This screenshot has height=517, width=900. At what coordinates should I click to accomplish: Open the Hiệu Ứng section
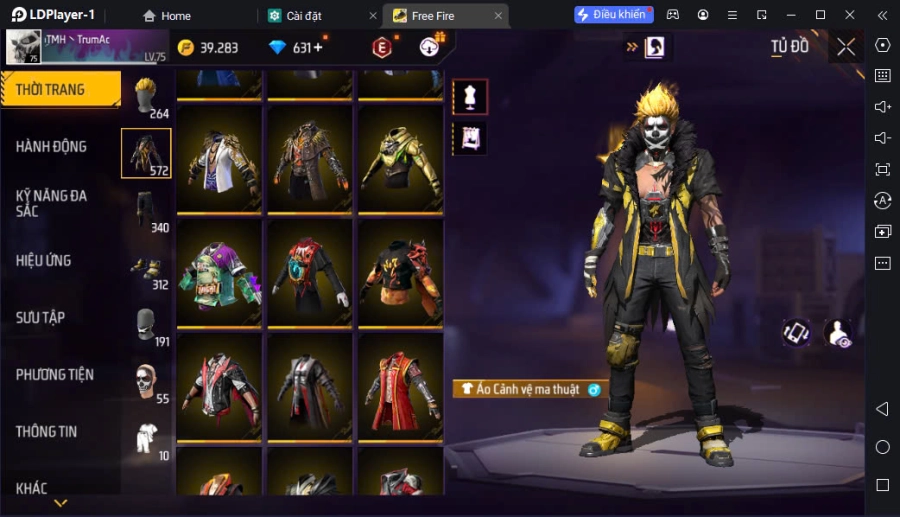44,261
